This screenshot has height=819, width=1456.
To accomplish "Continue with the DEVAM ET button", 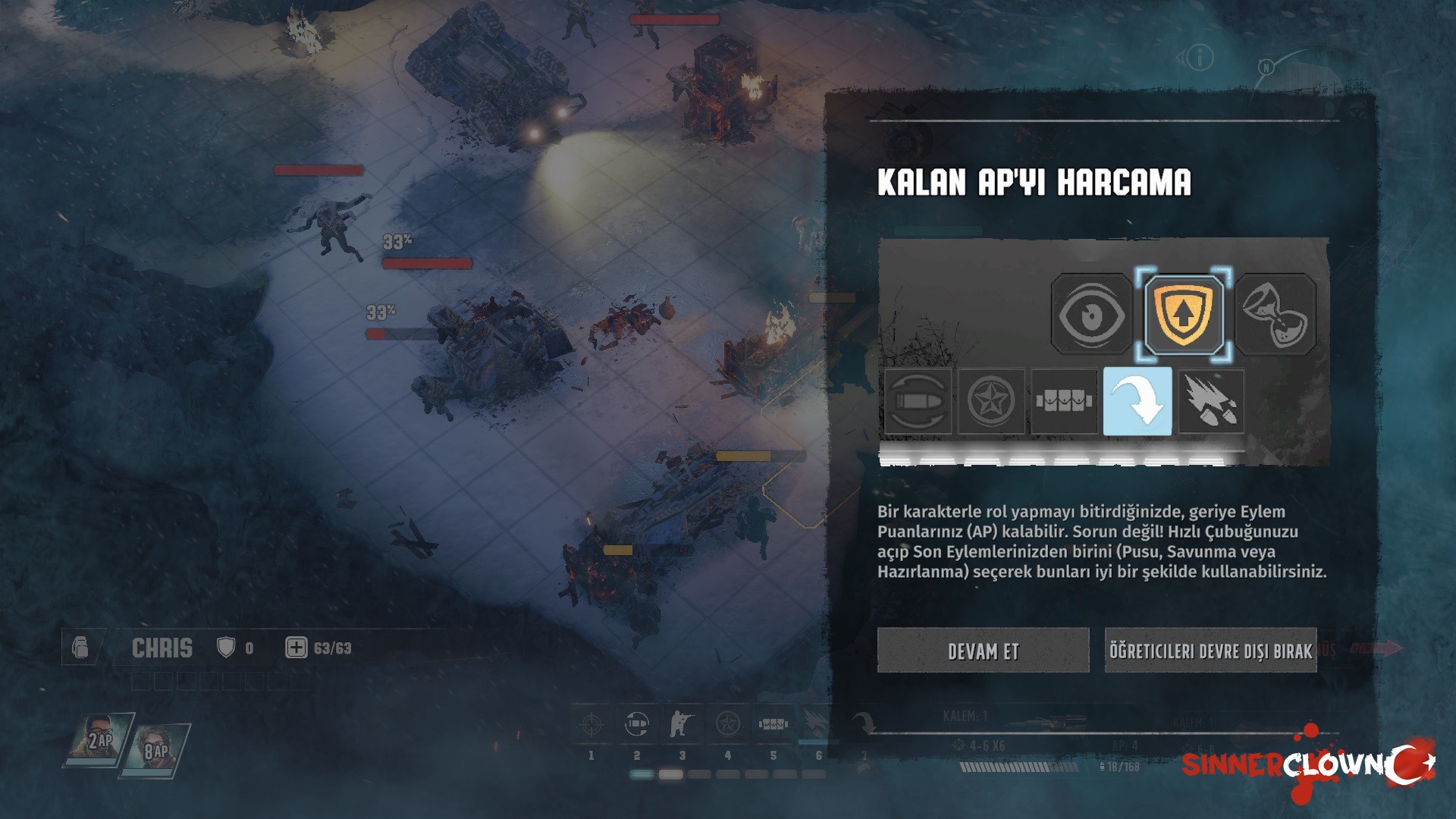I will [x=983, y=651].
